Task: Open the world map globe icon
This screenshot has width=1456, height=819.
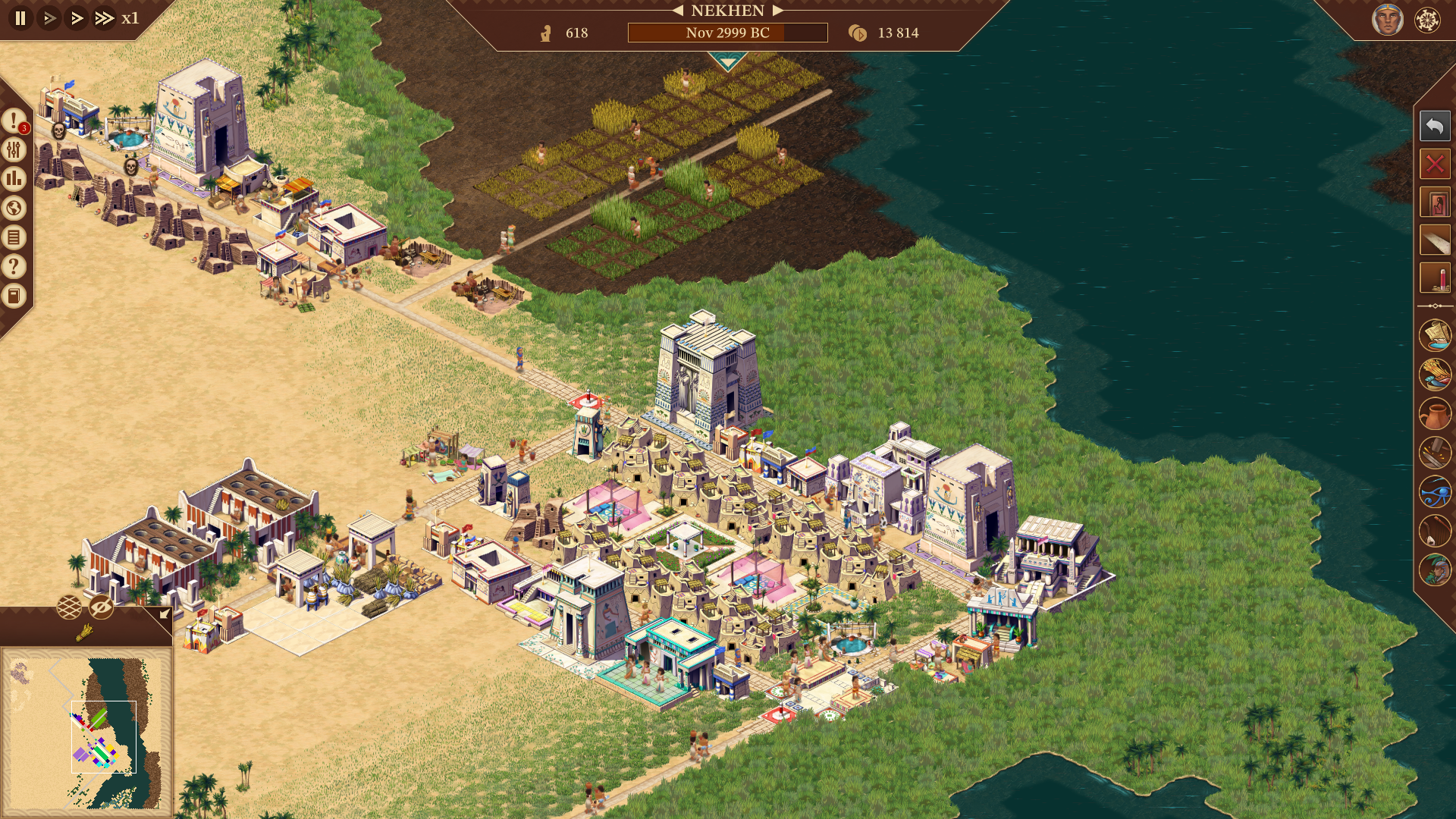Action: 14,208
